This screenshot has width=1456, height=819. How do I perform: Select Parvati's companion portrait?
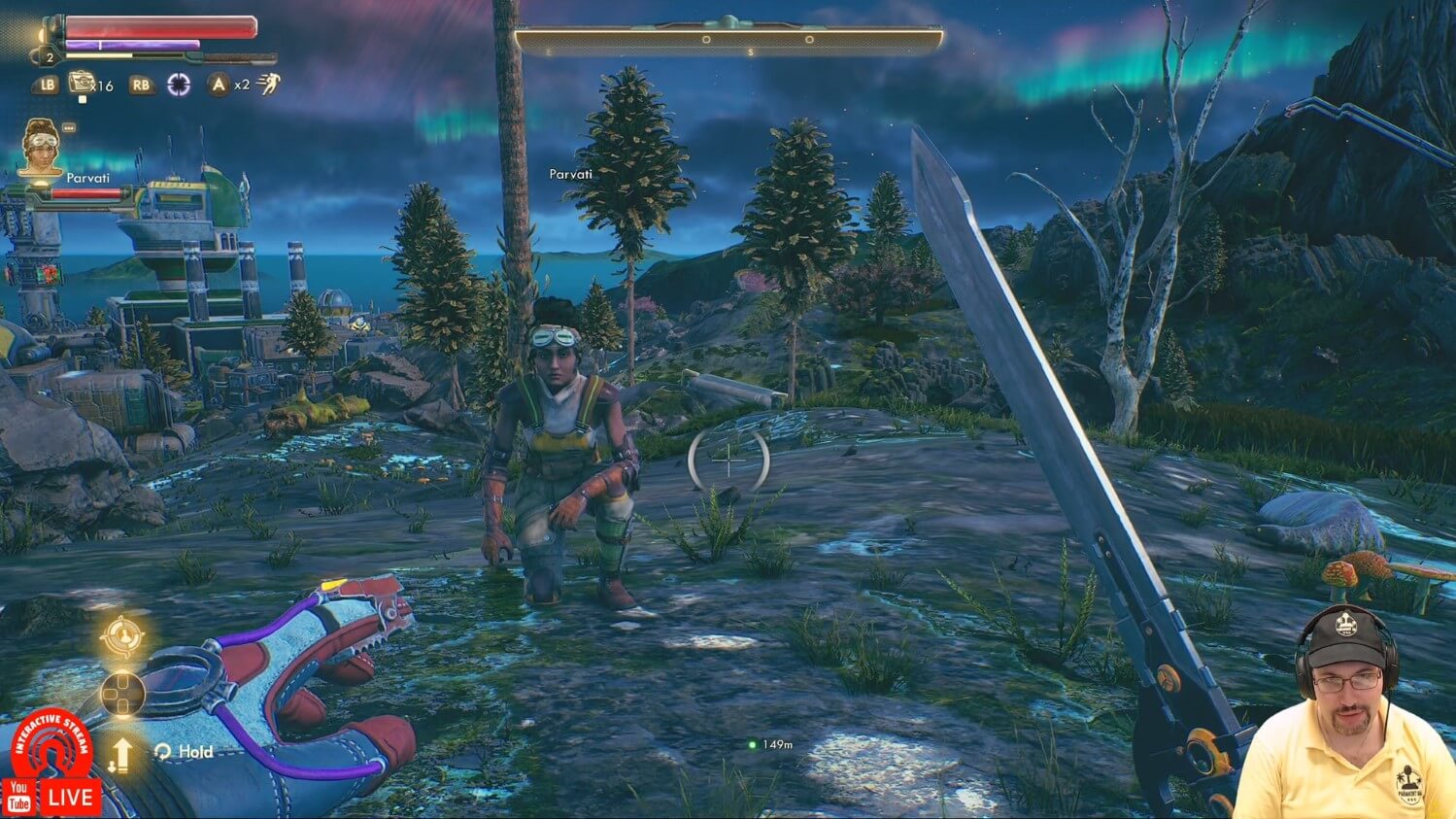[41, 147]
